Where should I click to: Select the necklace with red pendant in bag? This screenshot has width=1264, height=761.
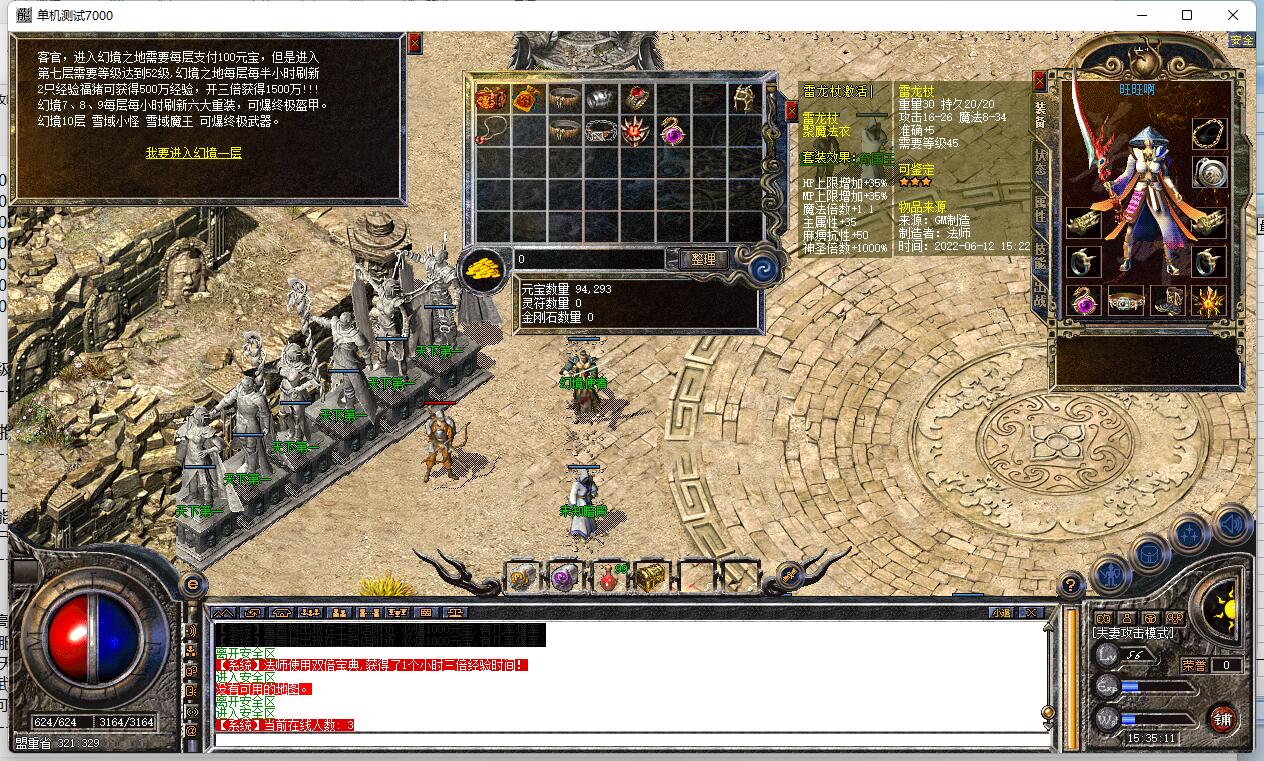490,130
